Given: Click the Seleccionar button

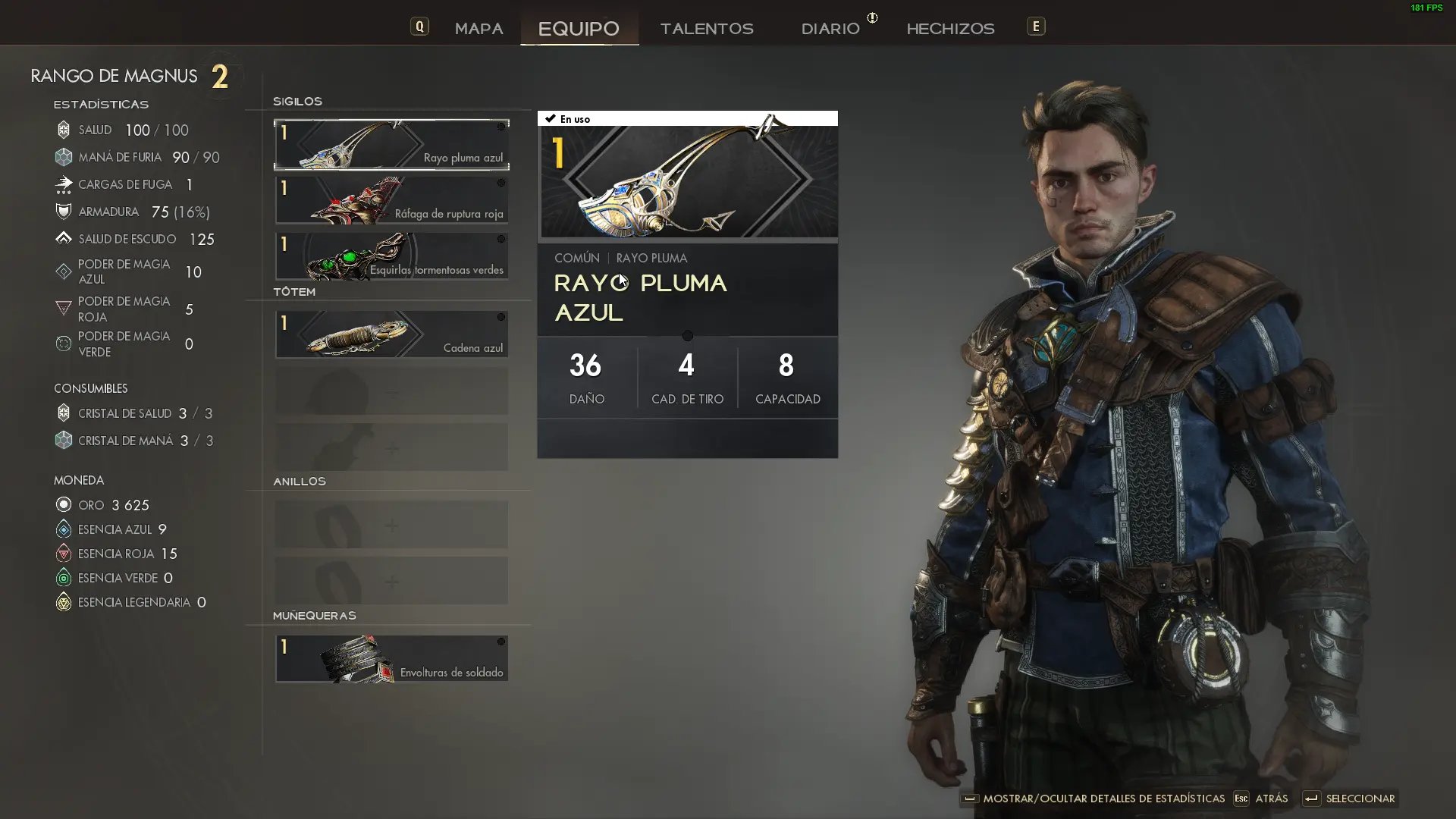Looking at the screenshot, I should coord(1351,799).
